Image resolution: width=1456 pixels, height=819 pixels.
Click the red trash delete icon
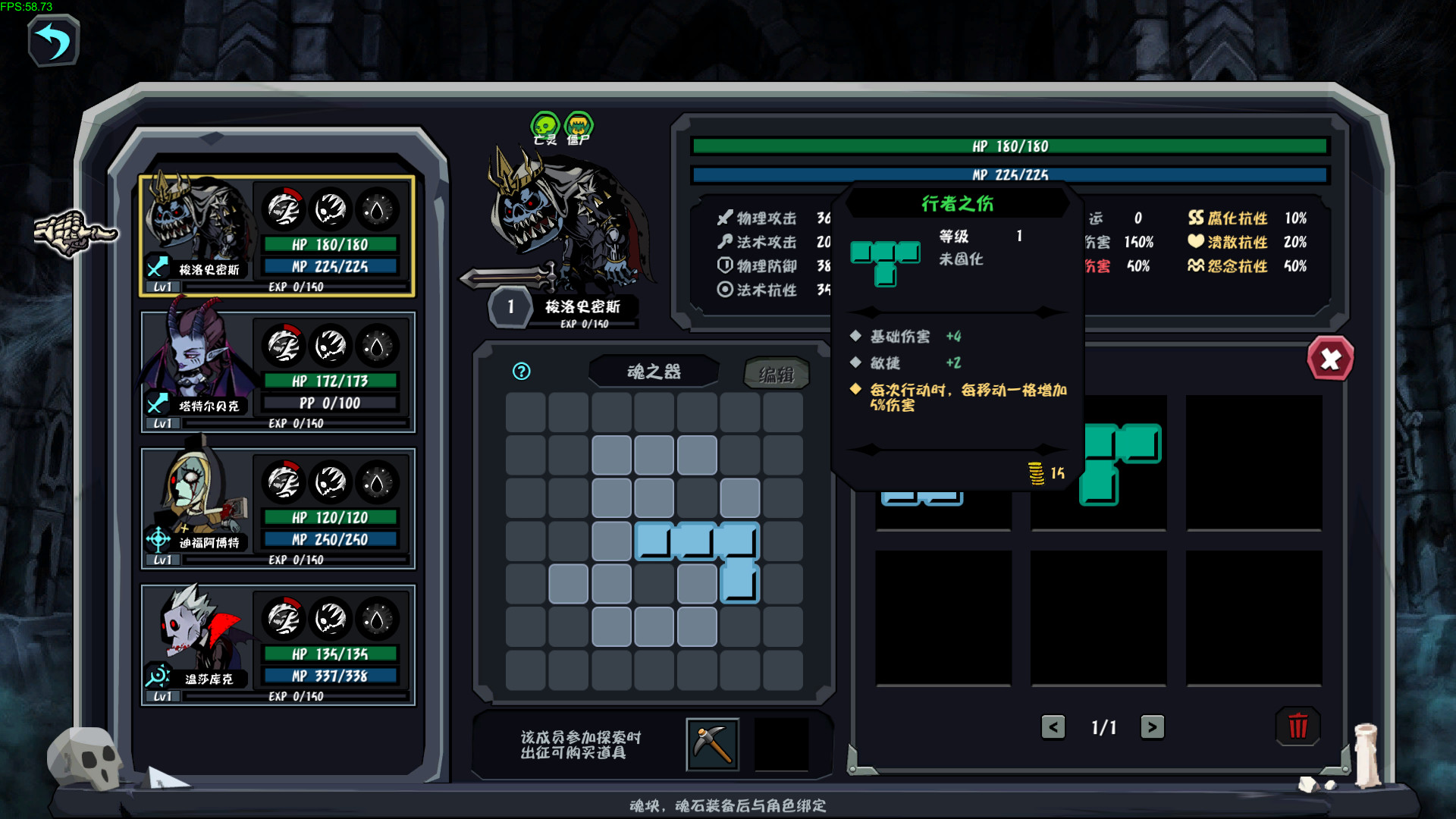pos(1298,726)
